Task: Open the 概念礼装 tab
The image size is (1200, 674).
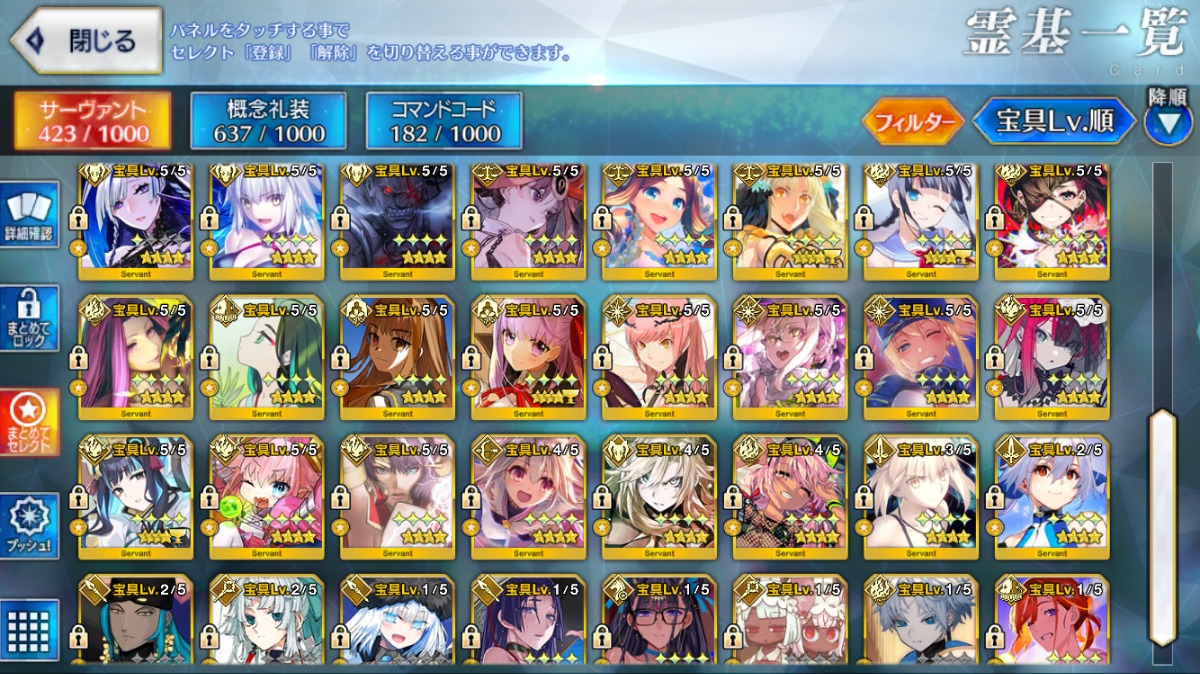Action: (268, 121)
